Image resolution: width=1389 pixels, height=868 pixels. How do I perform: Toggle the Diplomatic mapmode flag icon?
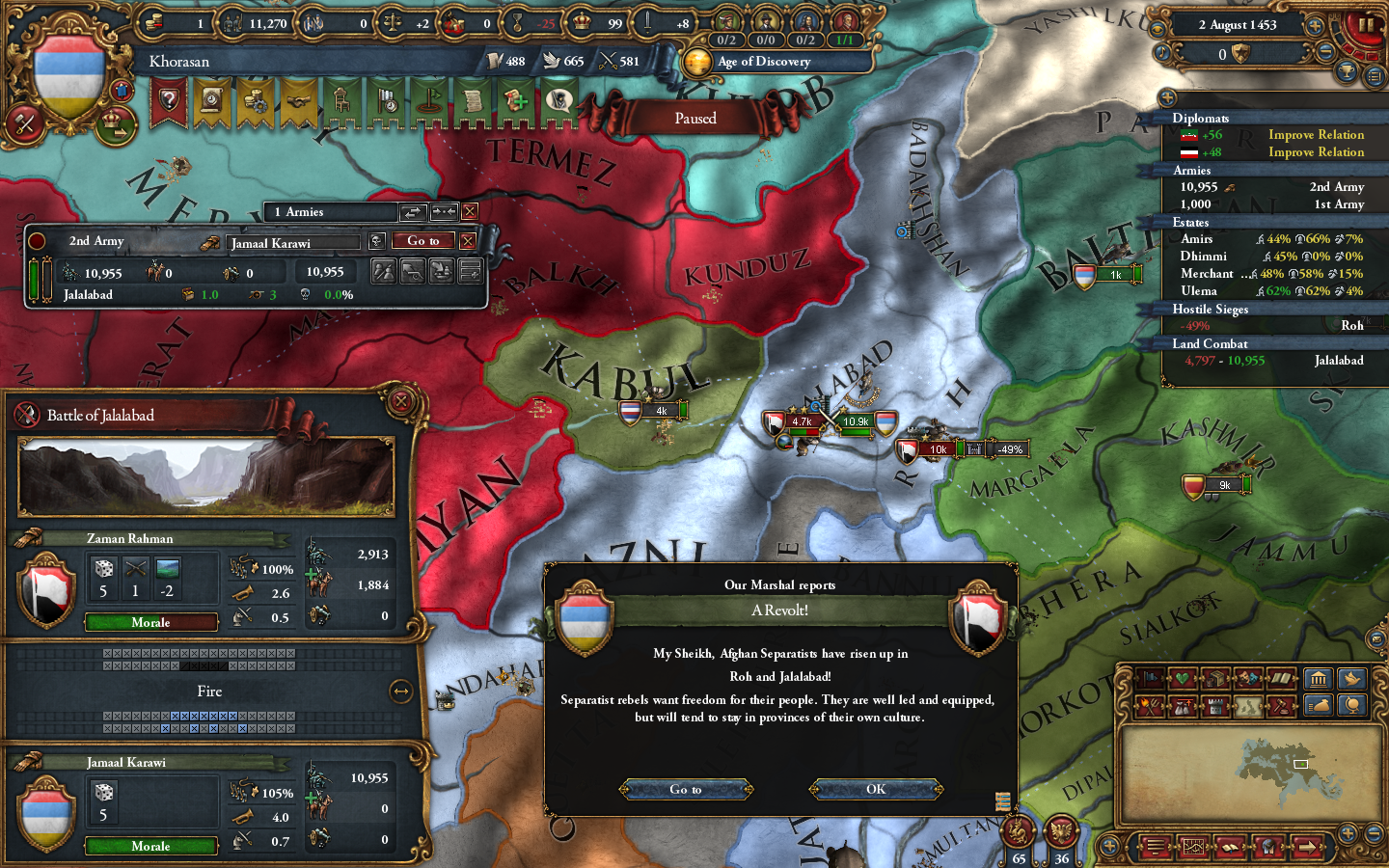coord(1150,678)
